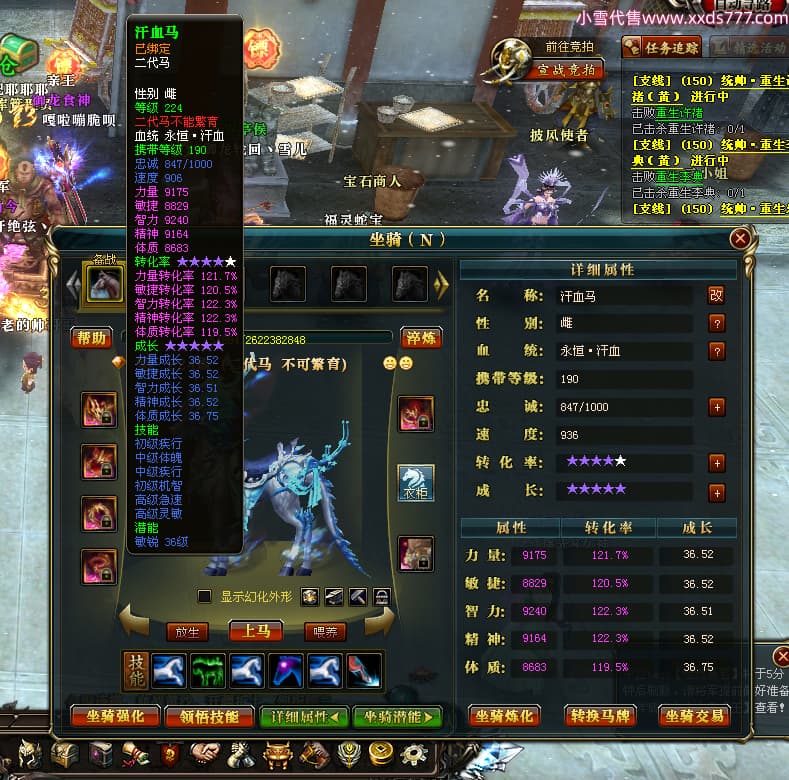This screenshot has height=780, width=789.
Task: Click the 淬炼 tempering button
Action: [421, 338]
